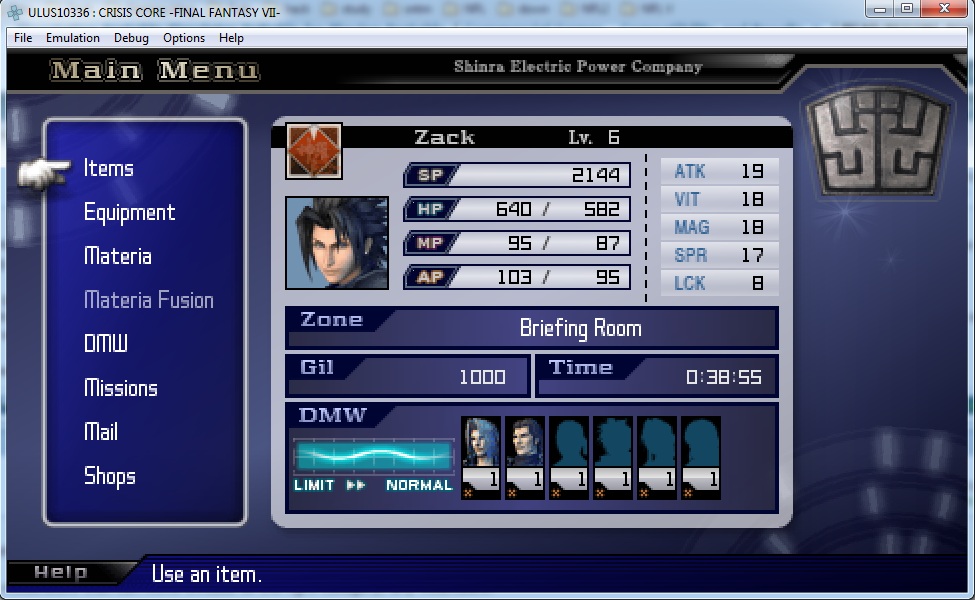
Task: Go to the Missions list
Action: [121, 388]
